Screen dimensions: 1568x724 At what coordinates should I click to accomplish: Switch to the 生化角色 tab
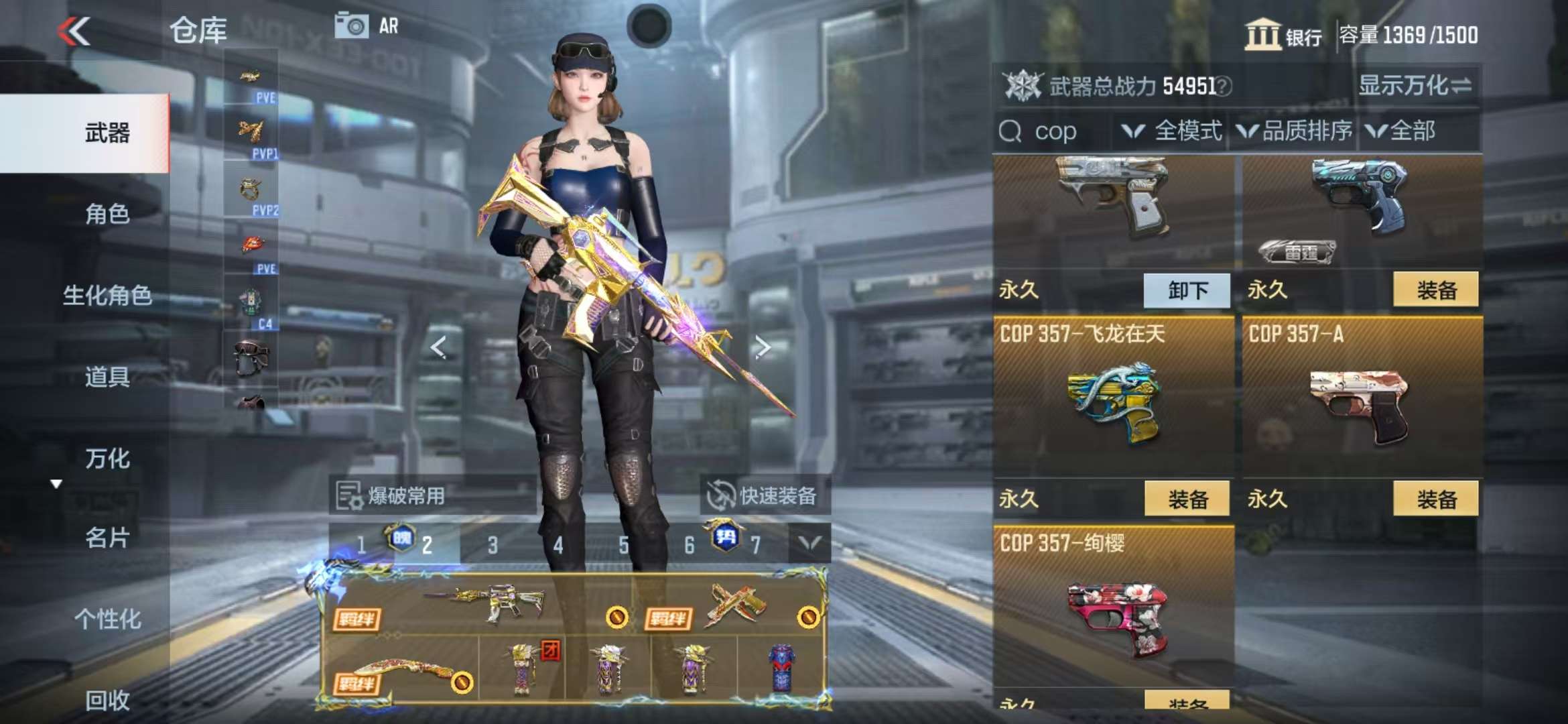point(107,295)
